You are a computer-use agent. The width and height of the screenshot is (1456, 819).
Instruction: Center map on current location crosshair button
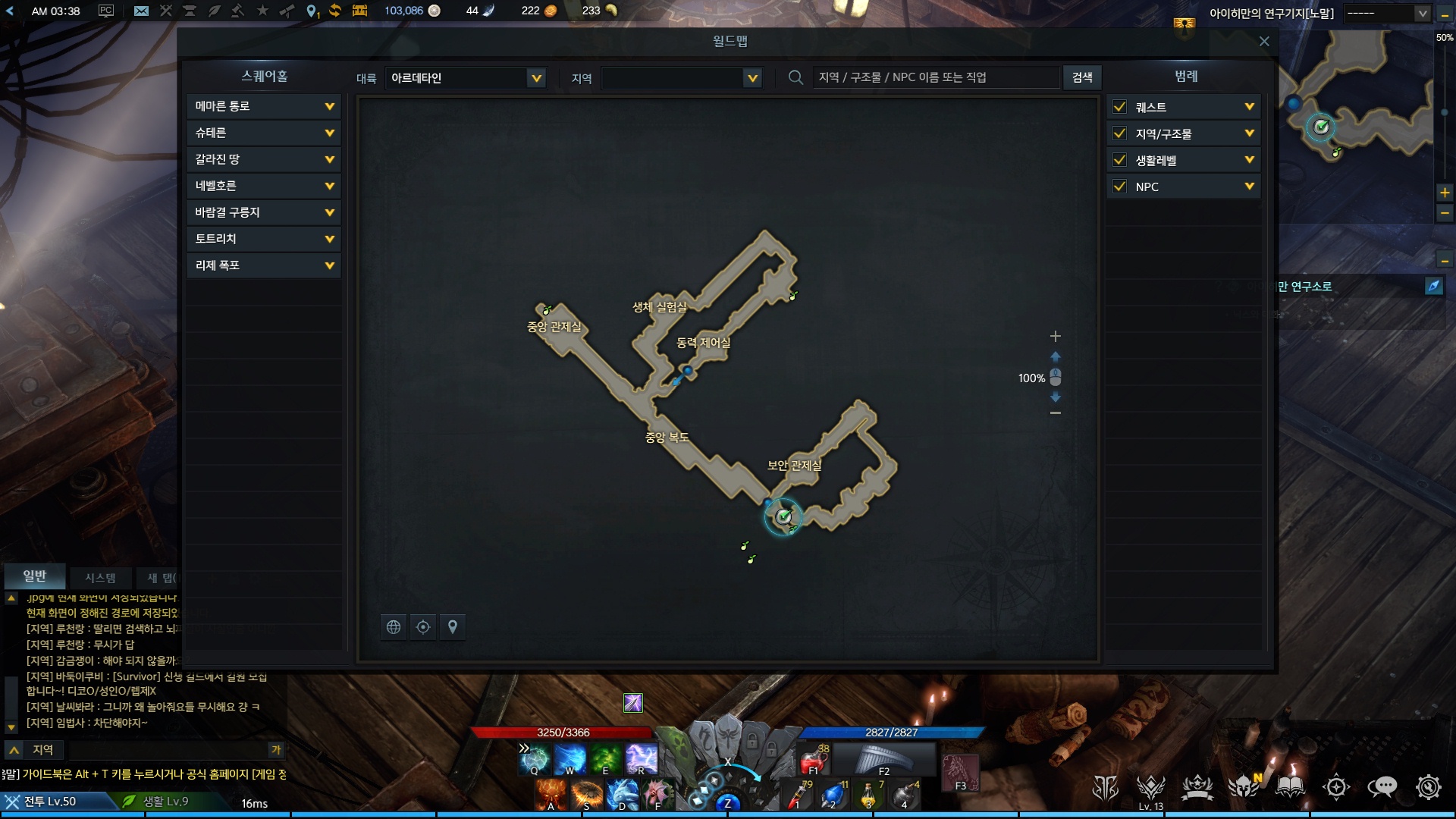(423, 627)
